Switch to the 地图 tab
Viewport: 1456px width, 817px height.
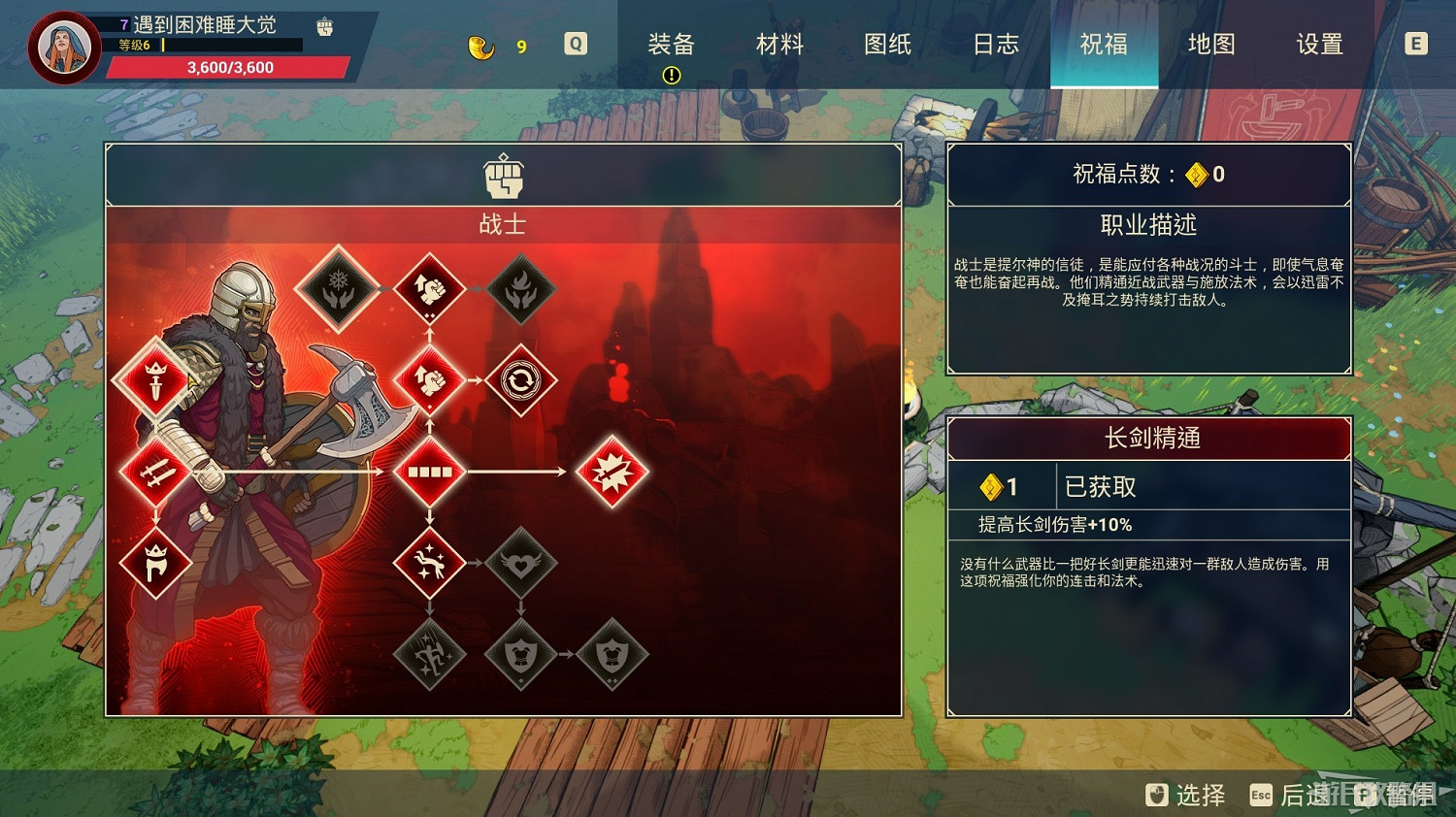(x=1209, y=44)
